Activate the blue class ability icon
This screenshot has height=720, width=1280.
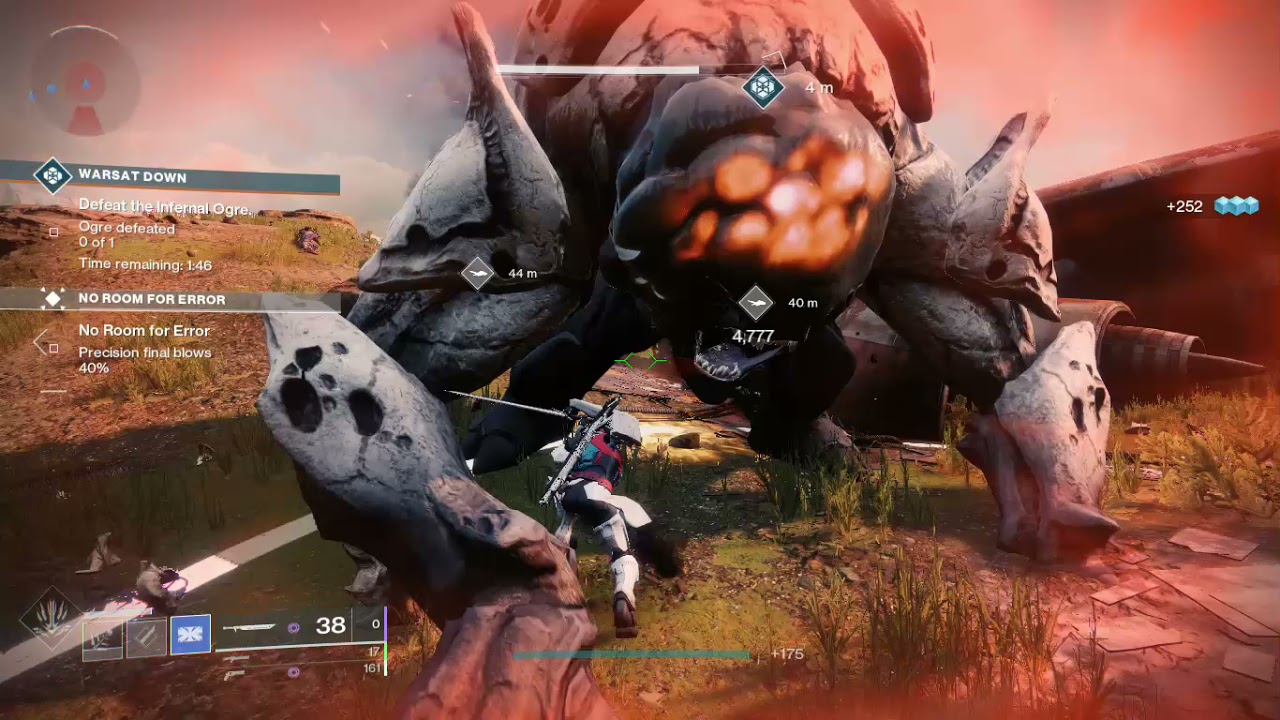coord(190,635)
